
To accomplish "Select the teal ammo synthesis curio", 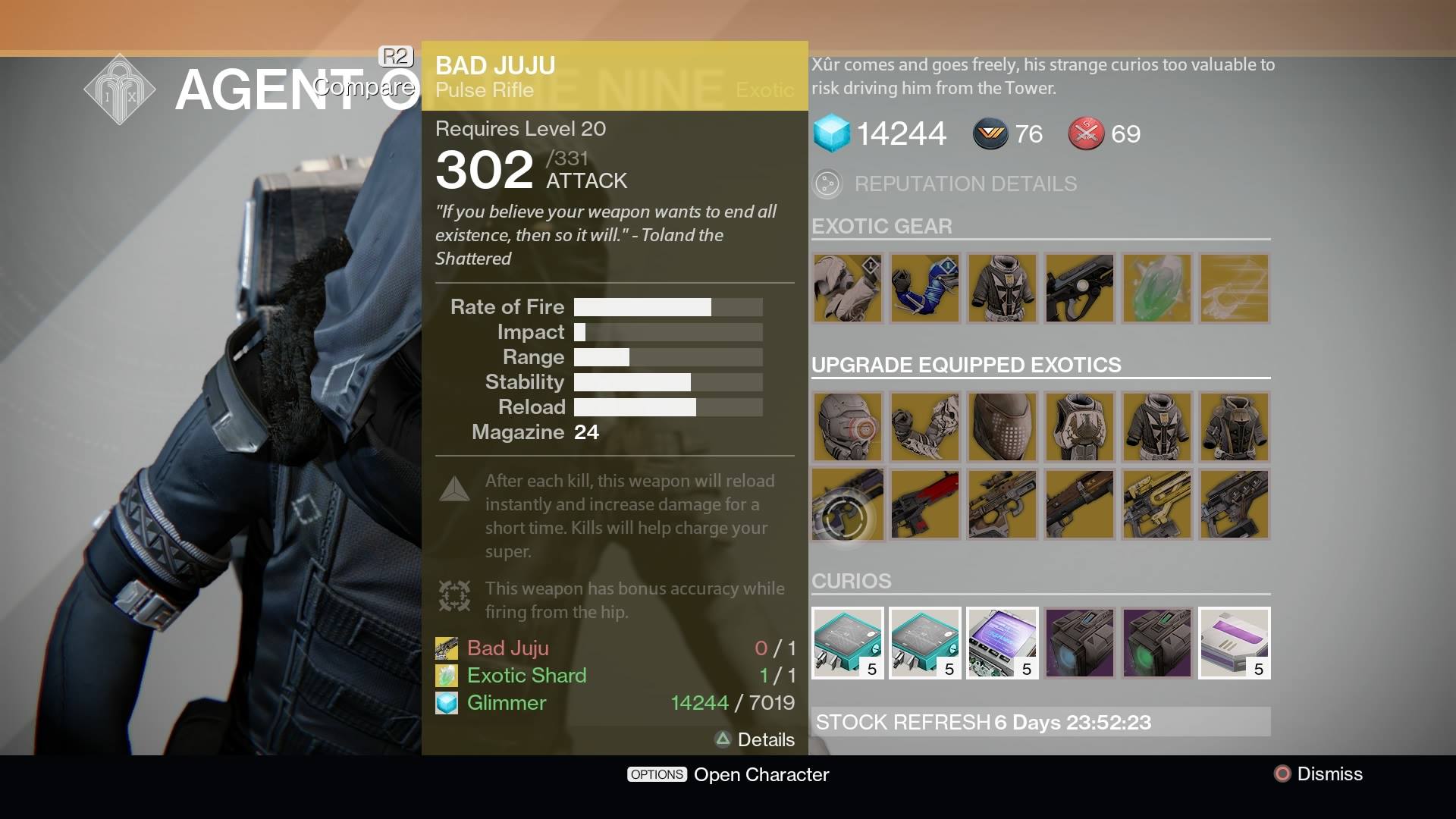I will [x=847, y=643].
